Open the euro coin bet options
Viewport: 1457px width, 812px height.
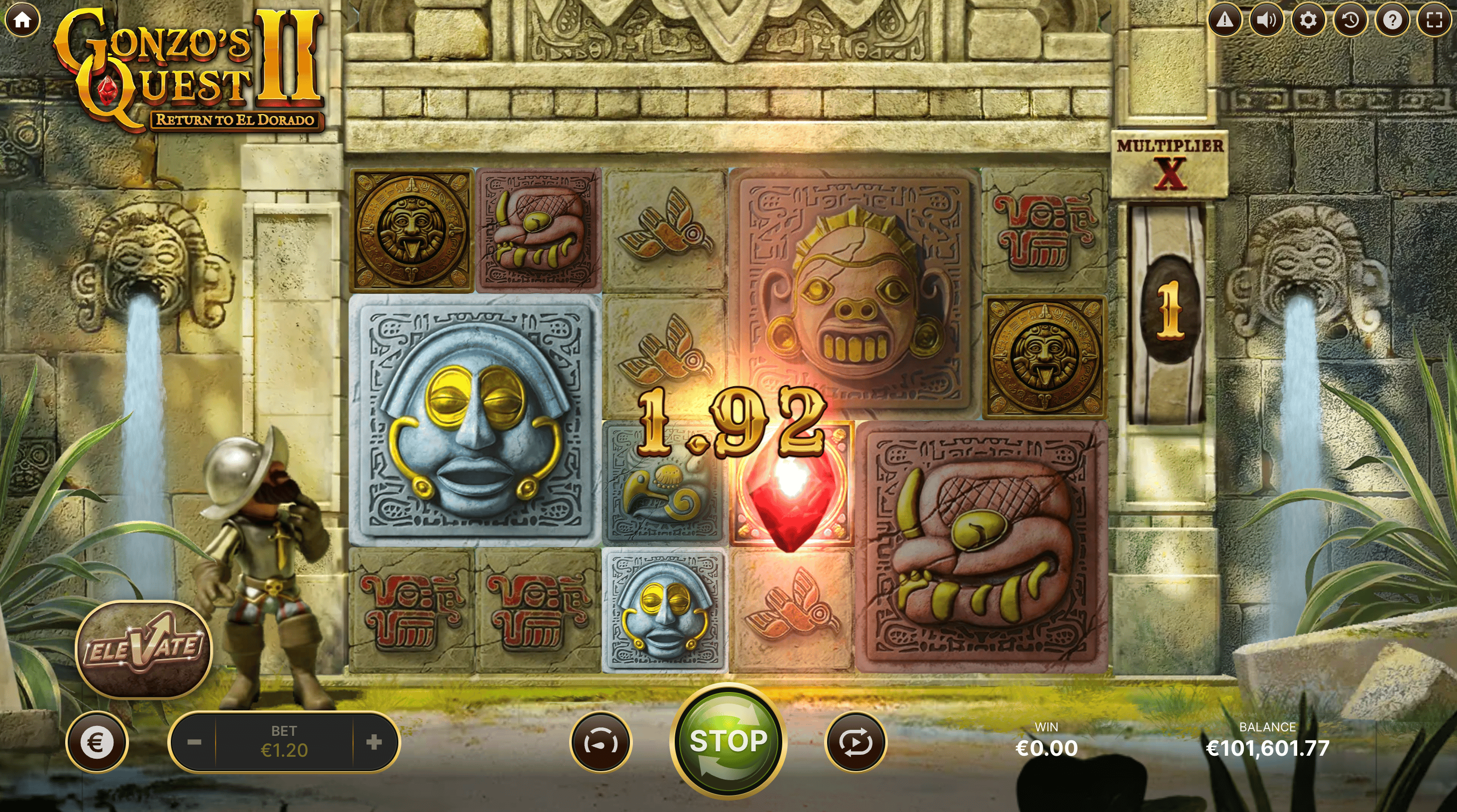coord(97,742)
